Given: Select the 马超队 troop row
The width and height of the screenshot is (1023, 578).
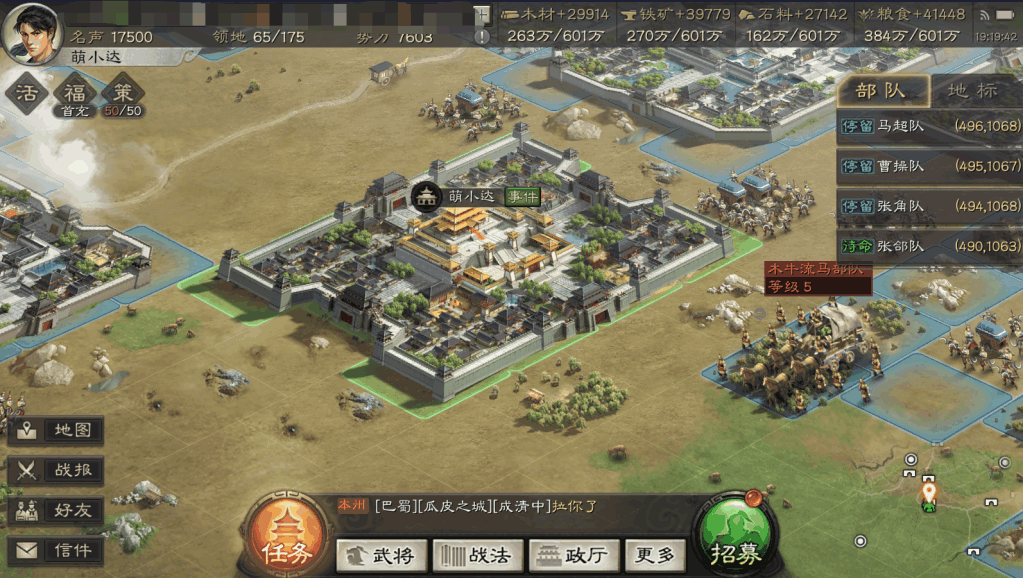Looking at the screenshot, I should pyautogui.click(x=929, y=127).
